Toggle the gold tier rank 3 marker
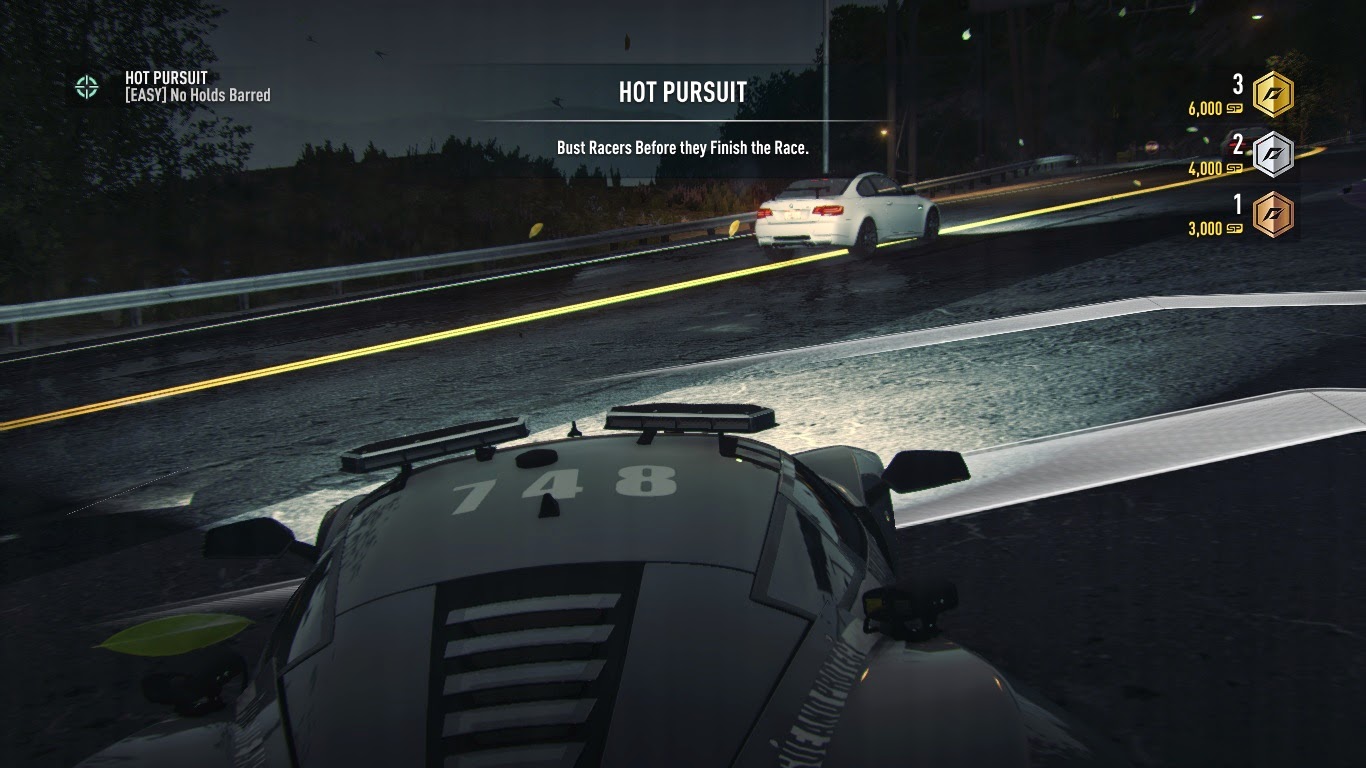This screenshot has width=1366, height=768. coord(1237,86)
